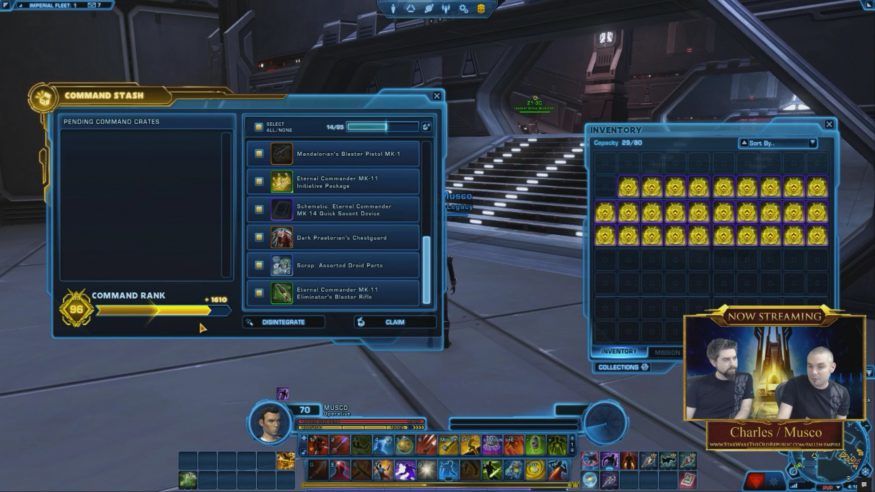Tick the Scrap: Assorted Droid Parts checkbox

[258, 266]
